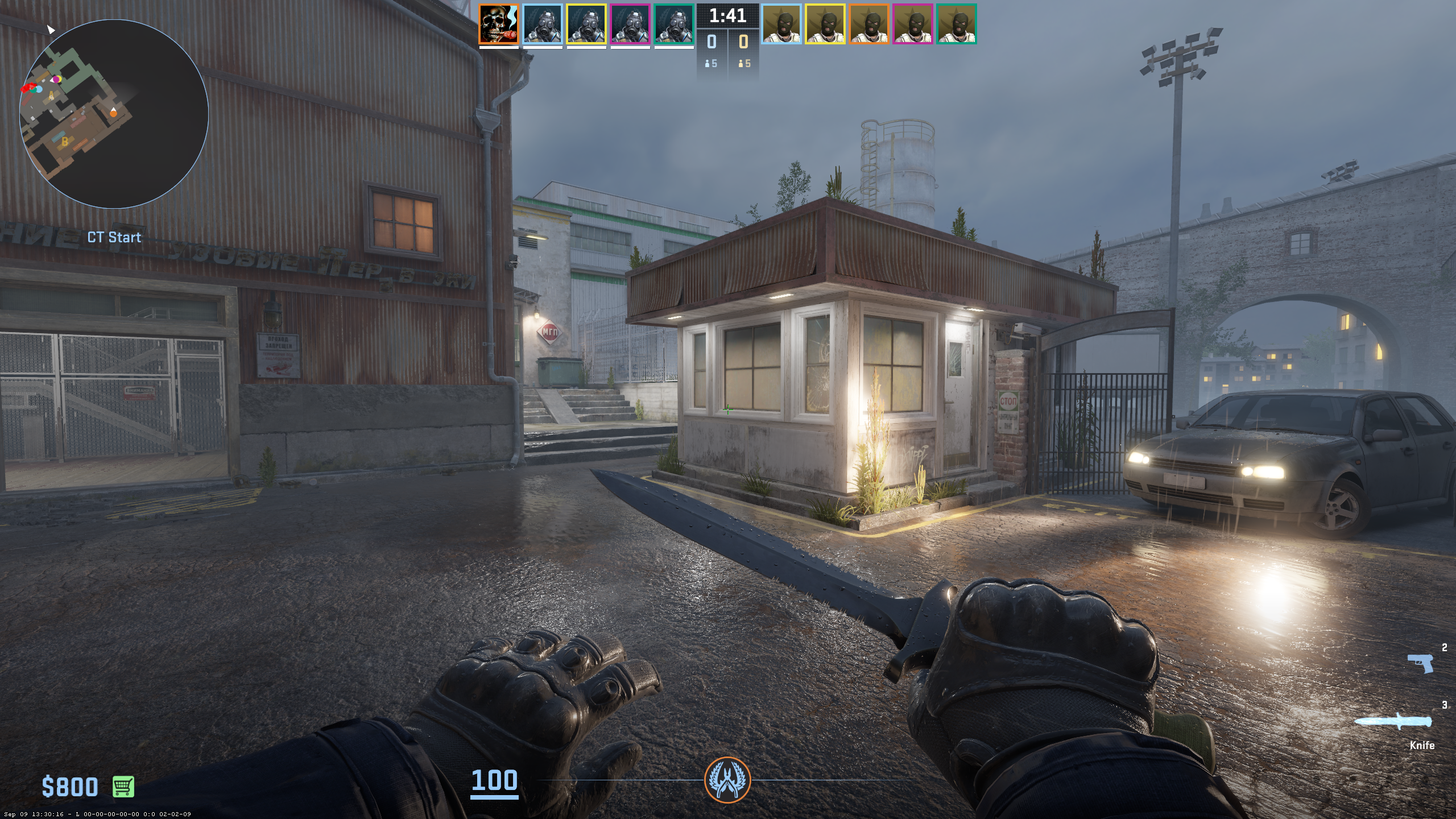This screenshot has height=819, width=1456.
Task: Select the skull avatar player portrait
Action: (499, 24)
